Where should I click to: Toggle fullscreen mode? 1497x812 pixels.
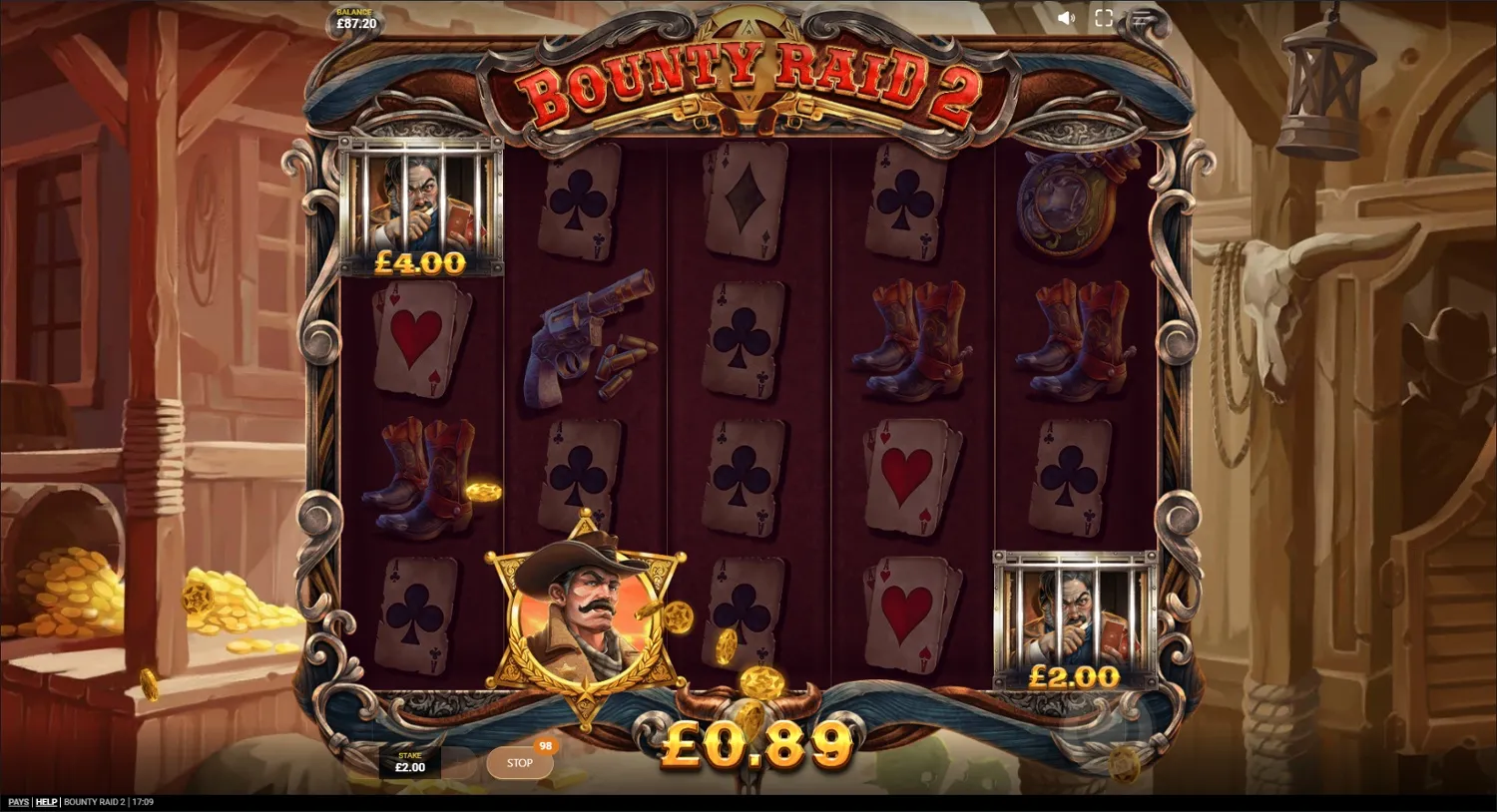click(x=1102, y=17)
